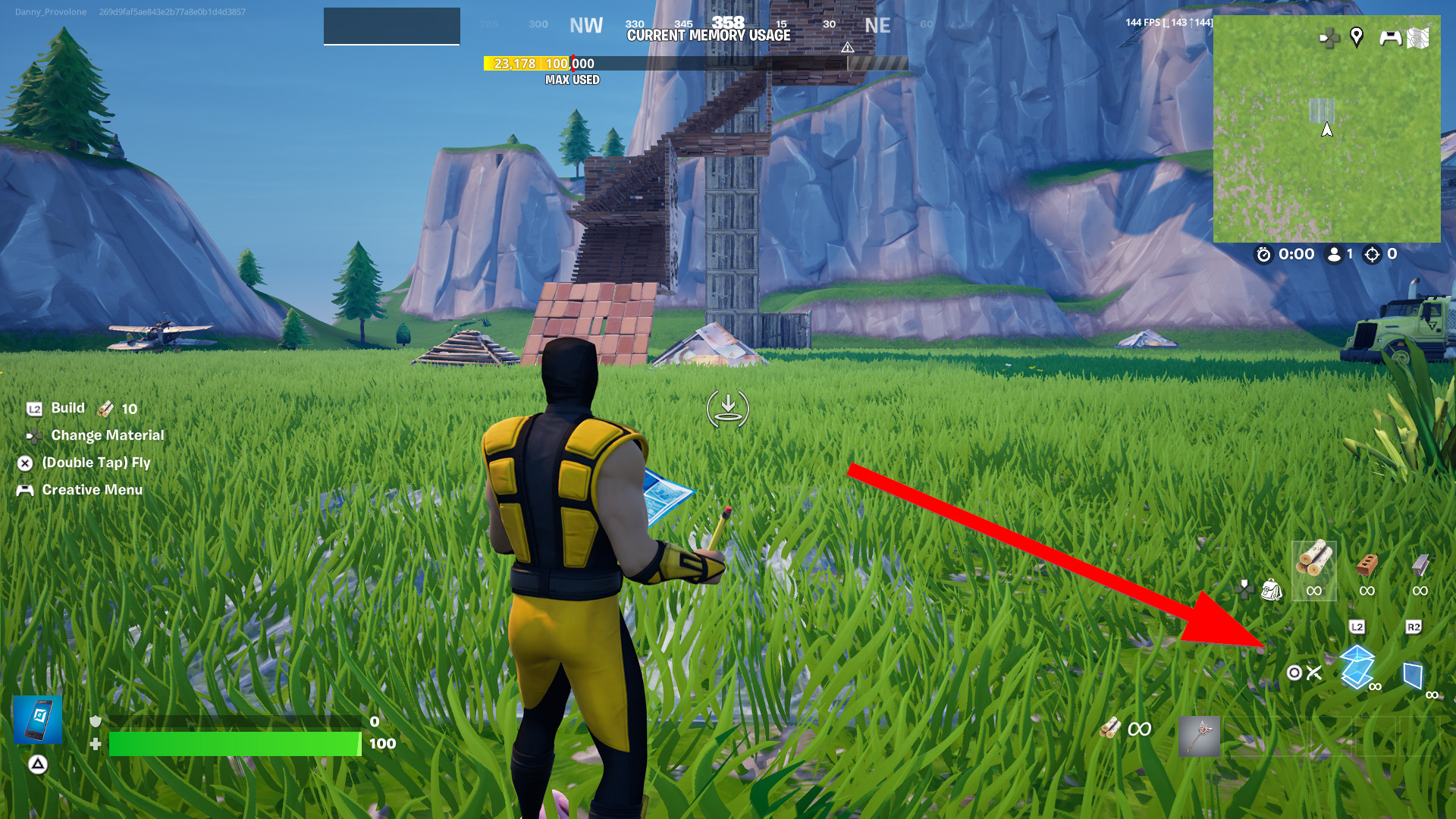Click the blue phone tool icon
The width and height of the screenshot is (1456, 819).
[38, 720]
